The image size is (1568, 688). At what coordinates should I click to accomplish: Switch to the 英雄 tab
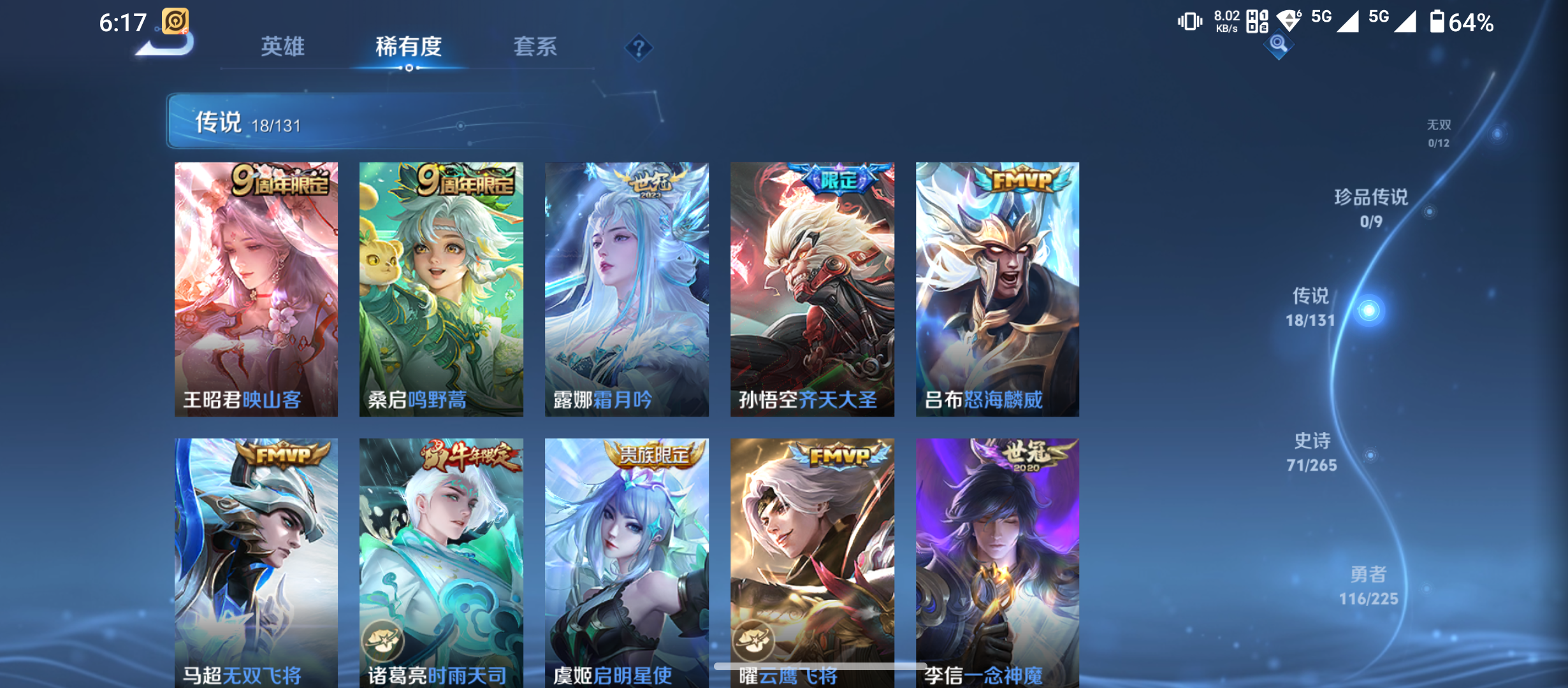(x=283, y=46)
